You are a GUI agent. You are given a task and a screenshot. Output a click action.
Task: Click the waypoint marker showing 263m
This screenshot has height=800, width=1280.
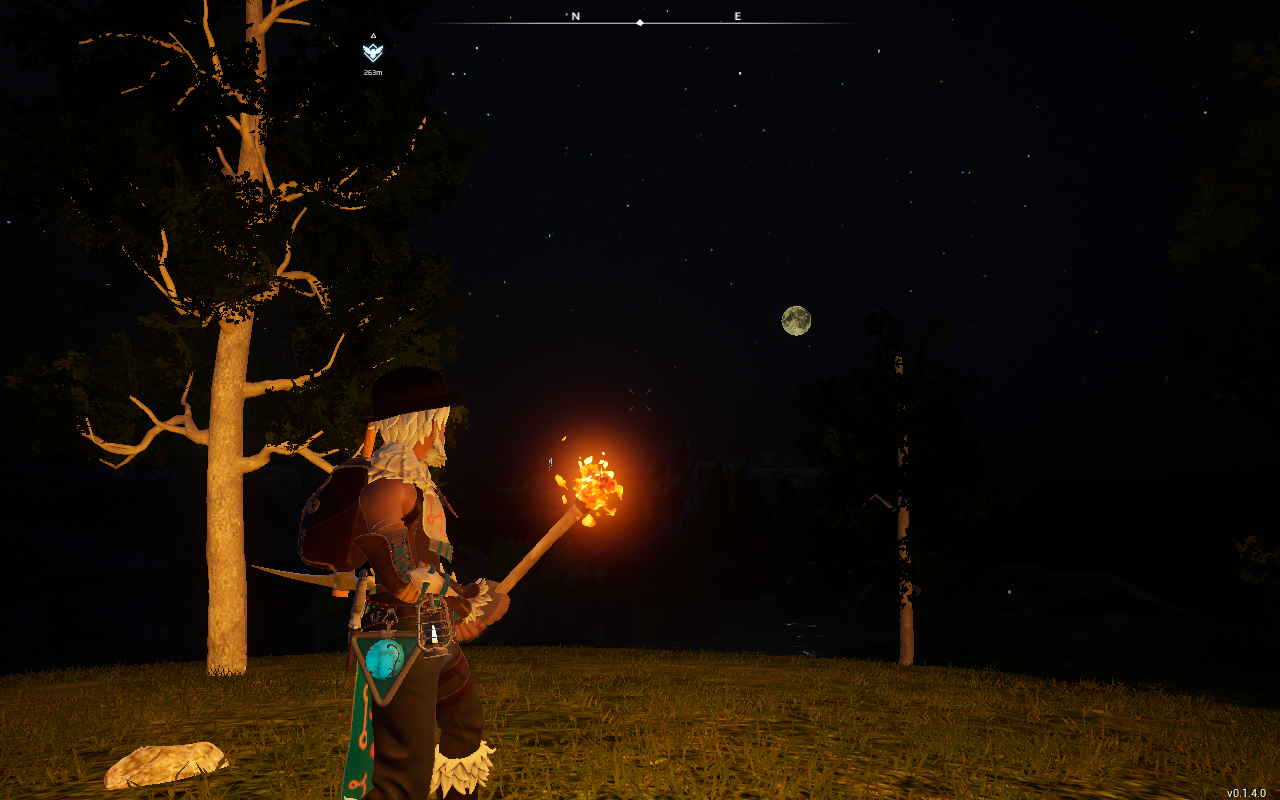[x=373, y=53]
